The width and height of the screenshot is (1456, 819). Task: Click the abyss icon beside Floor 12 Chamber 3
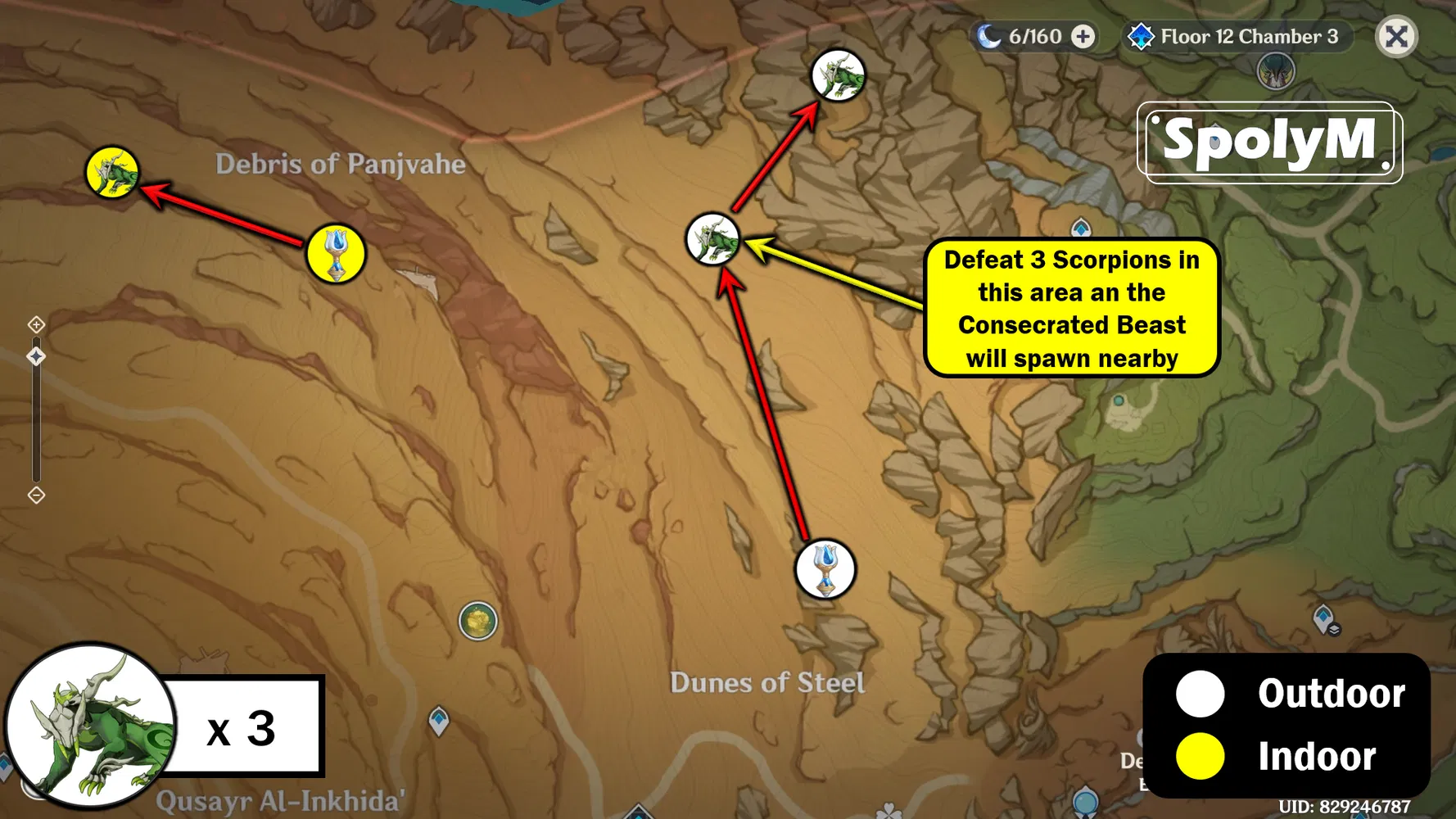[x=1142, y=36]
